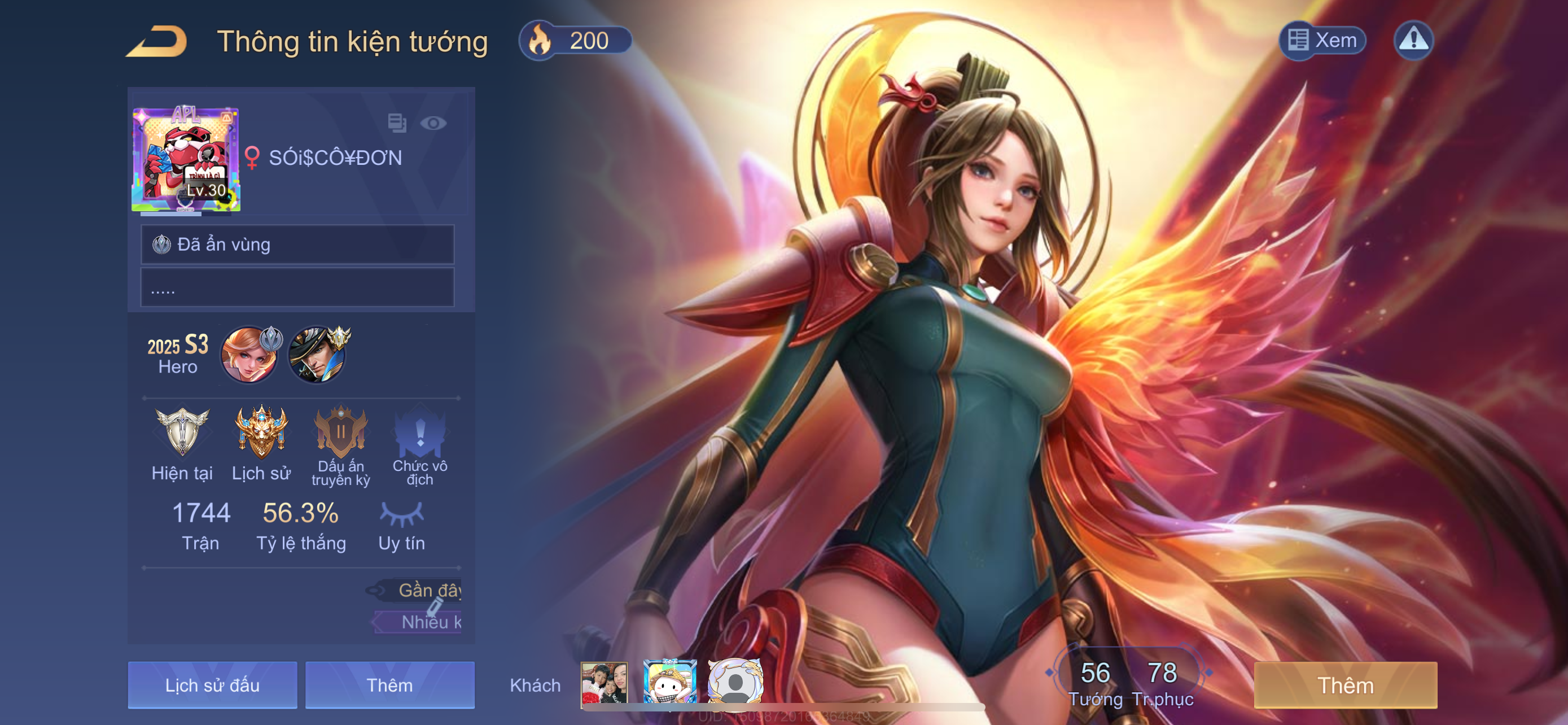Tap the warning report icon
Image resolution: width=1568 pixels, height=725 pixels.
coord(1413,40)
